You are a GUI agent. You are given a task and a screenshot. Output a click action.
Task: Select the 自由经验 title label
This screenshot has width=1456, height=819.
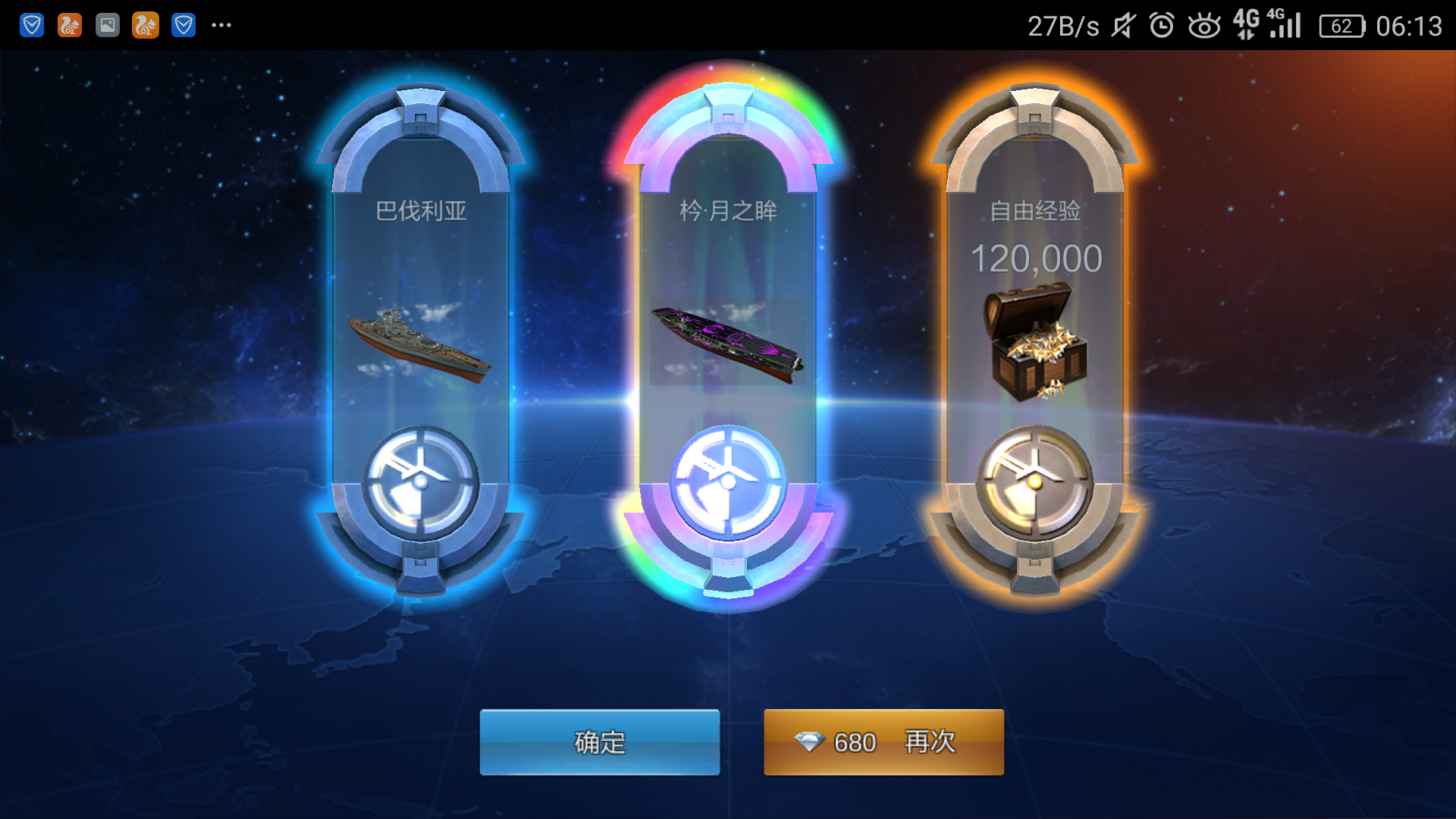coord(1037,213)
